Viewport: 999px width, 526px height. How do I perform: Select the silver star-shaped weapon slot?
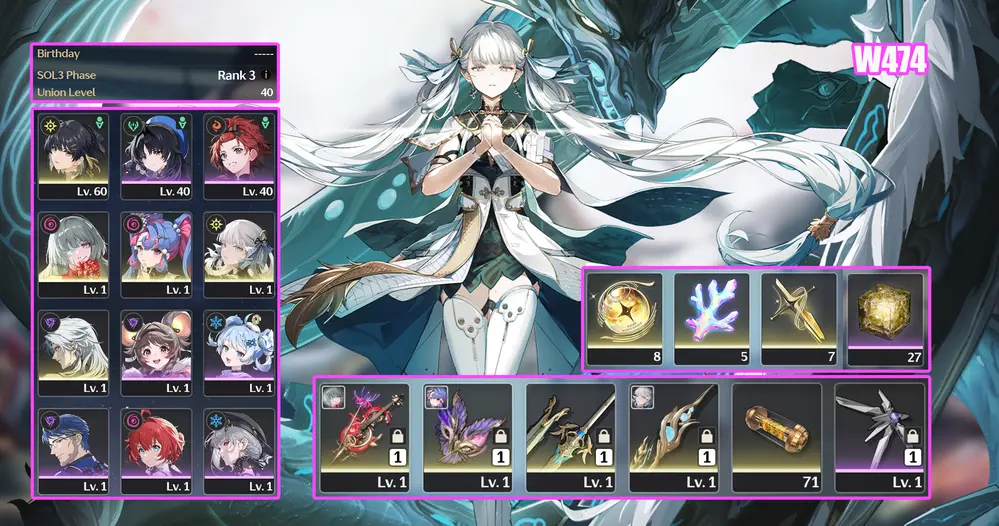(x=878, y=437)
